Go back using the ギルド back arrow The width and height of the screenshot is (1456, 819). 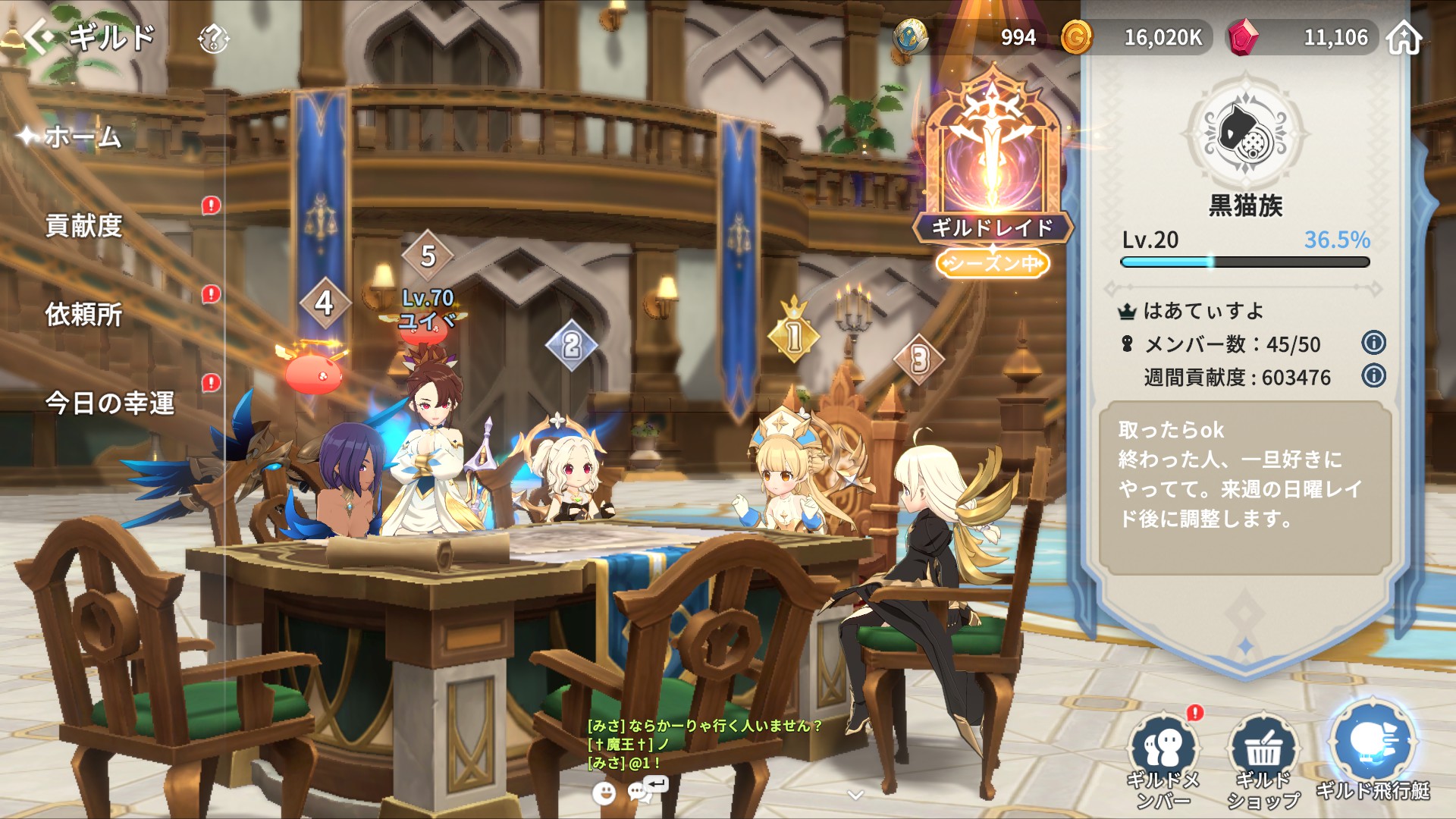point(39,36)
